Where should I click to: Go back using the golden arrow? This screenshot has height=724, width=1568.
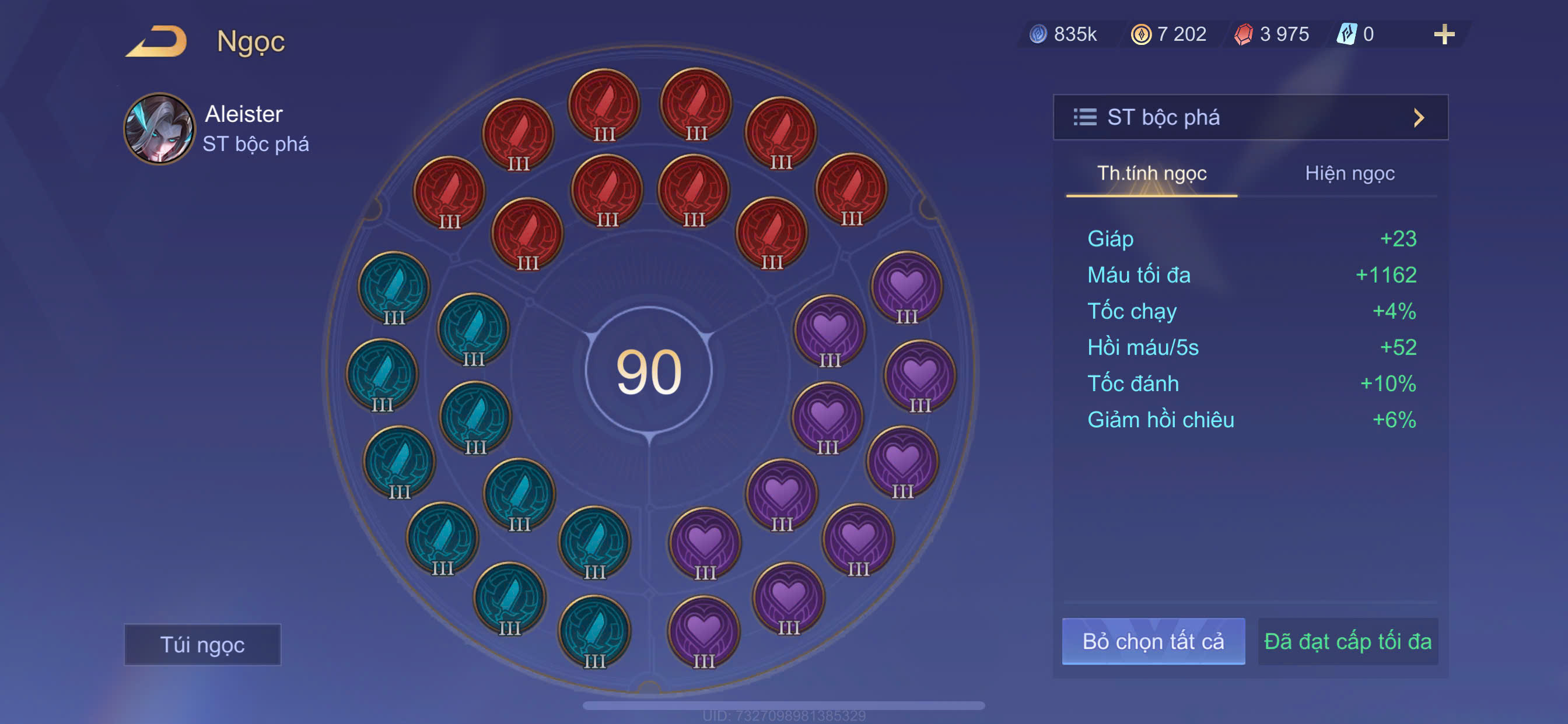(x=157, y=41)
